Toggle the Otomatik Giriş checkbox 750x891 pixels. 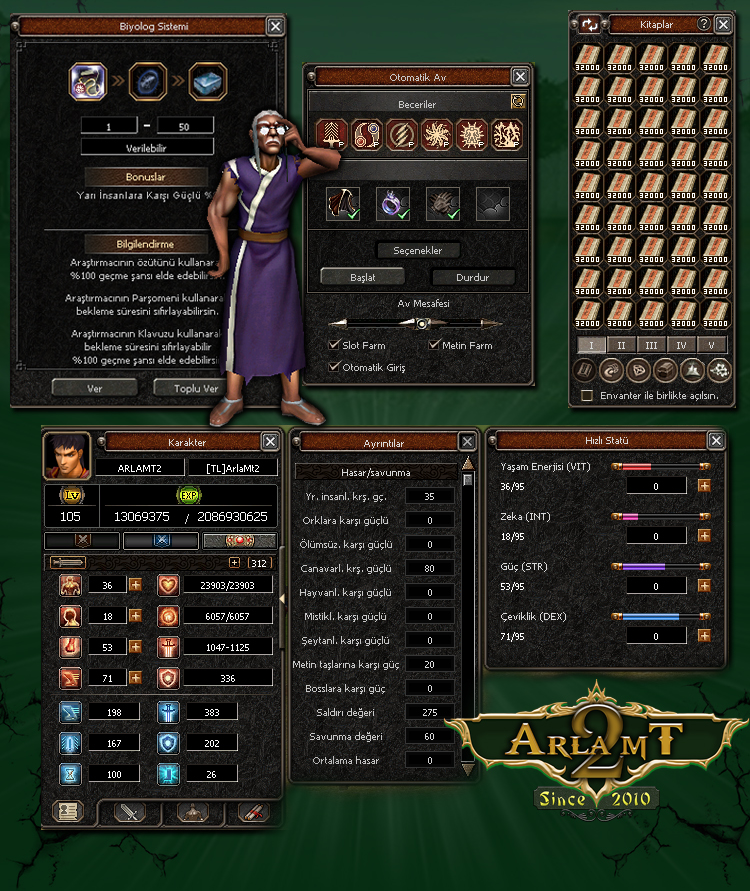click(x=335, y=367)
